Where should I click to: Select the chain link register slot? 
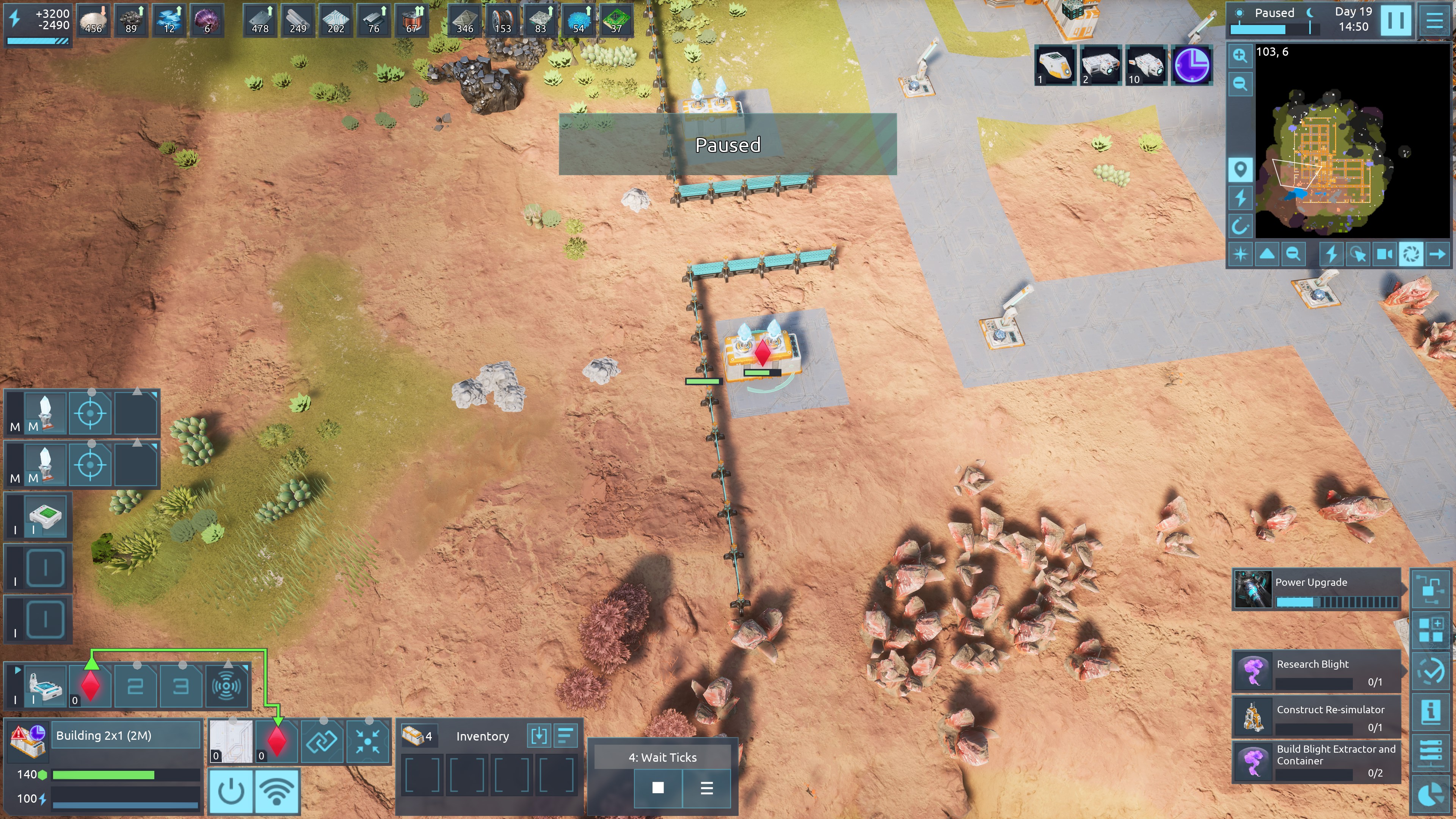pyautogui.click(x=322, y=741)
